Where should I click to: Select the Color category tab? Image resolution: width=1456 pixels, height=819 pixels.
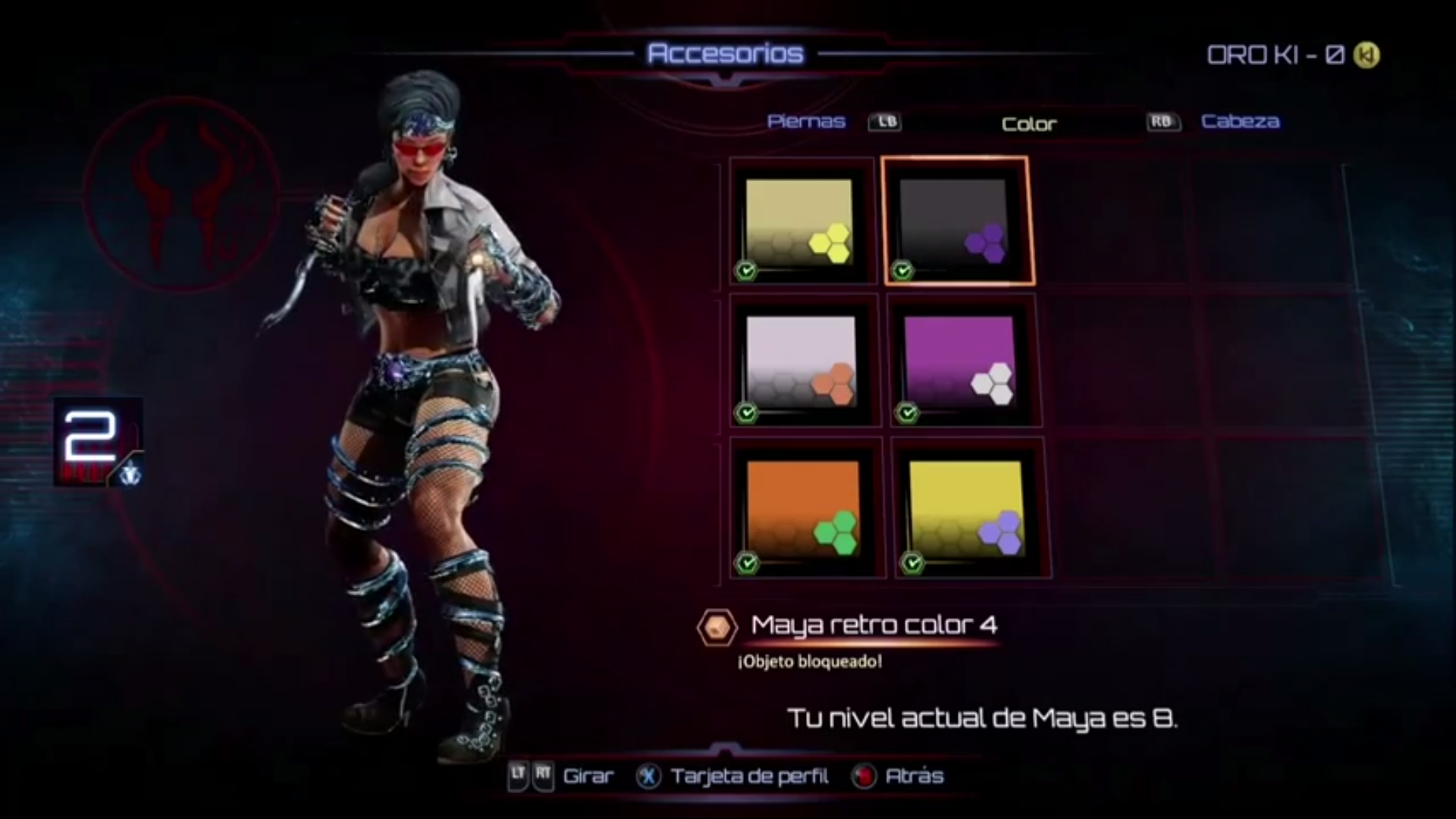1028,124
